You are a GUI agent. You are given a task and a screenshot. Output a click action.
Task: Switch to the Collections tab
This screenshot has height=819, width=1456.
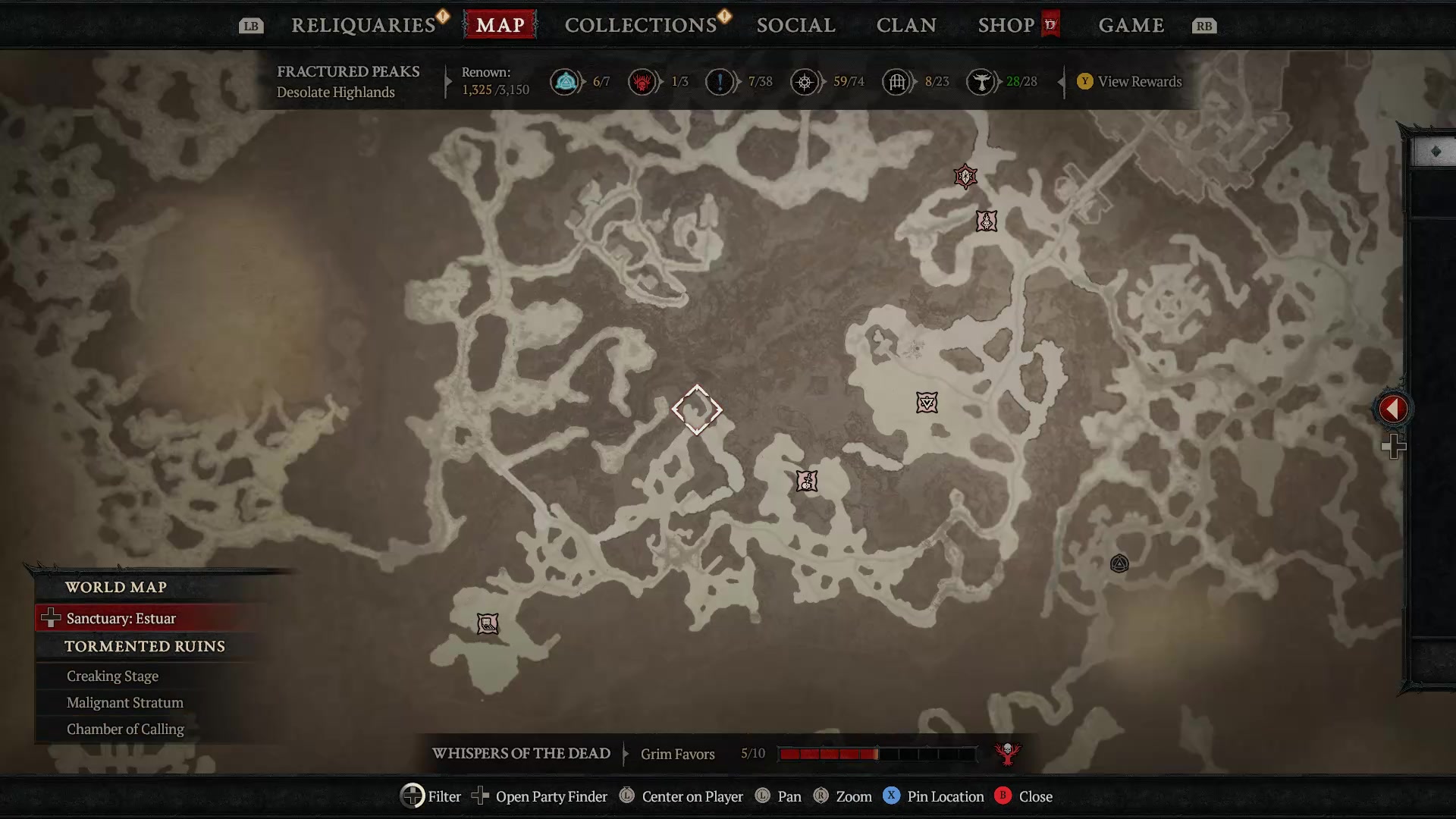coord(641,24)
